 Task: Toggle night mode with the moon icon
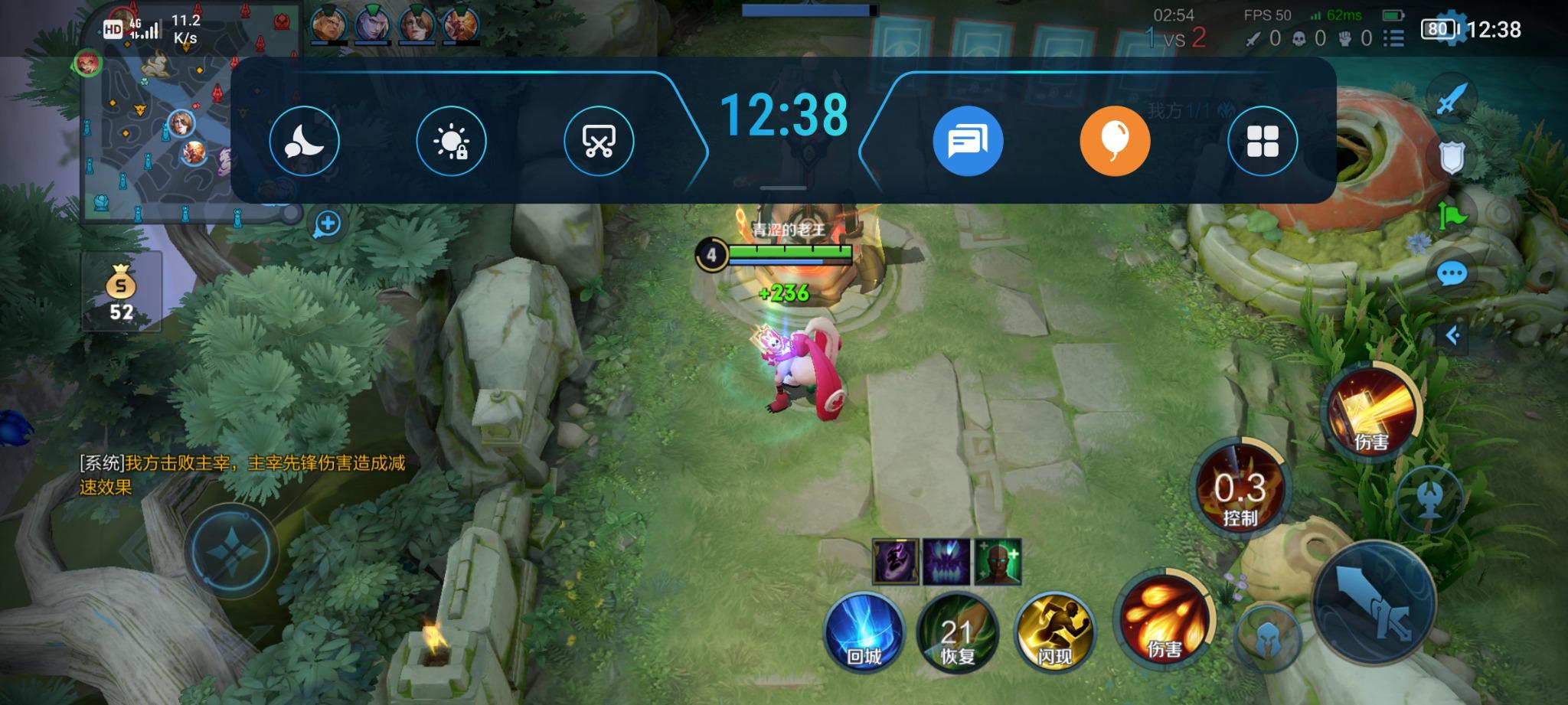(305, 140)
